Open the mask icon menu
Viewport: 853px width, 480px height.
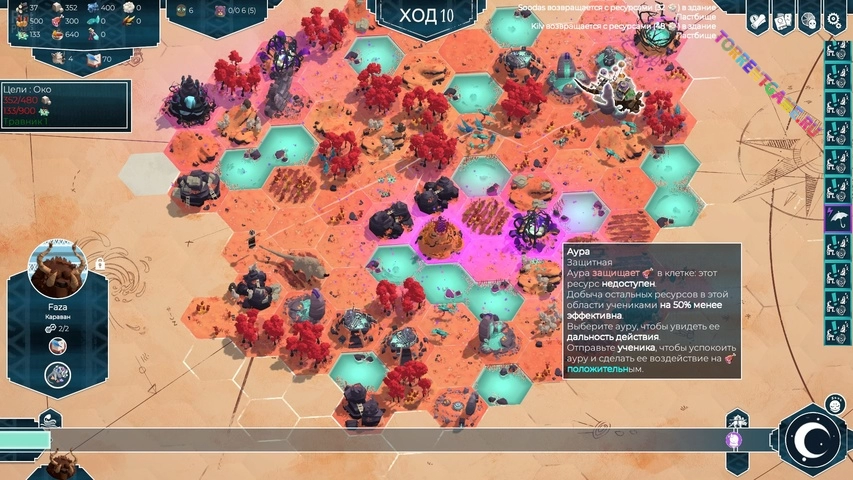(x=811, y=19)
